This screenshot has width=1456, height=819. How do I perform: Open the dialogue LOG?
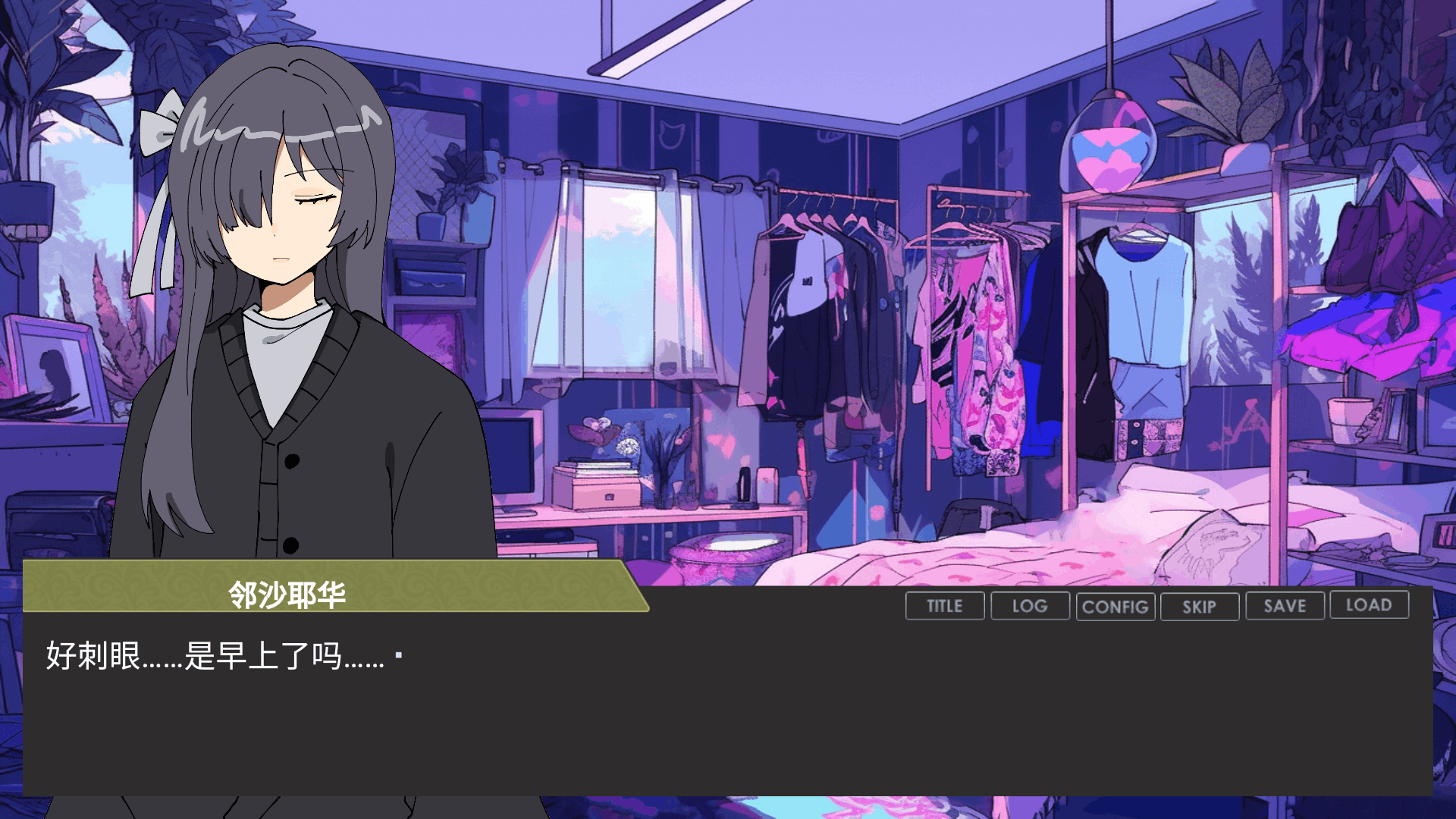(1030, 606)
